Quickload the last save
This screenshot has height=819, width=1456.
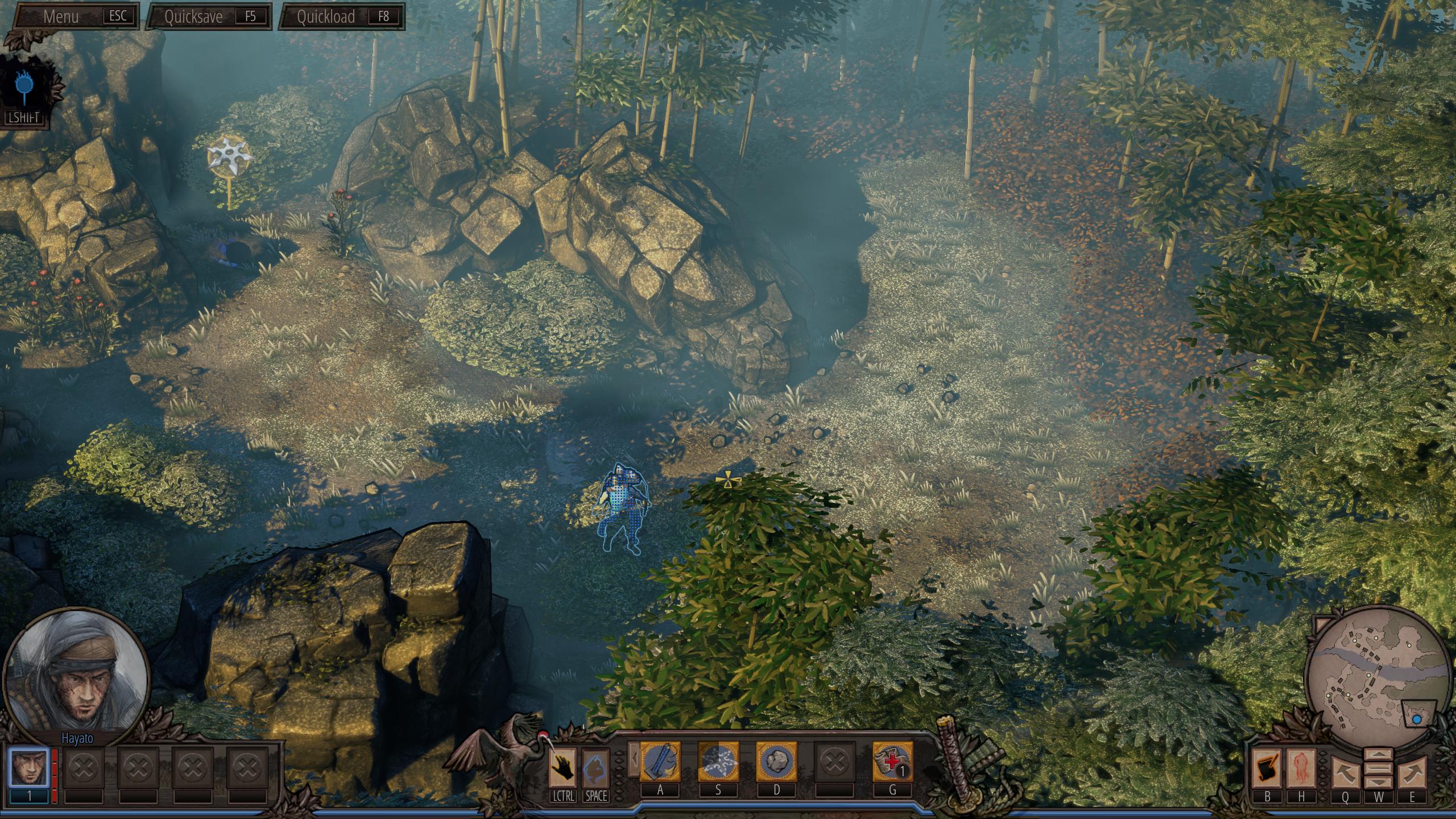coord(341,16)
